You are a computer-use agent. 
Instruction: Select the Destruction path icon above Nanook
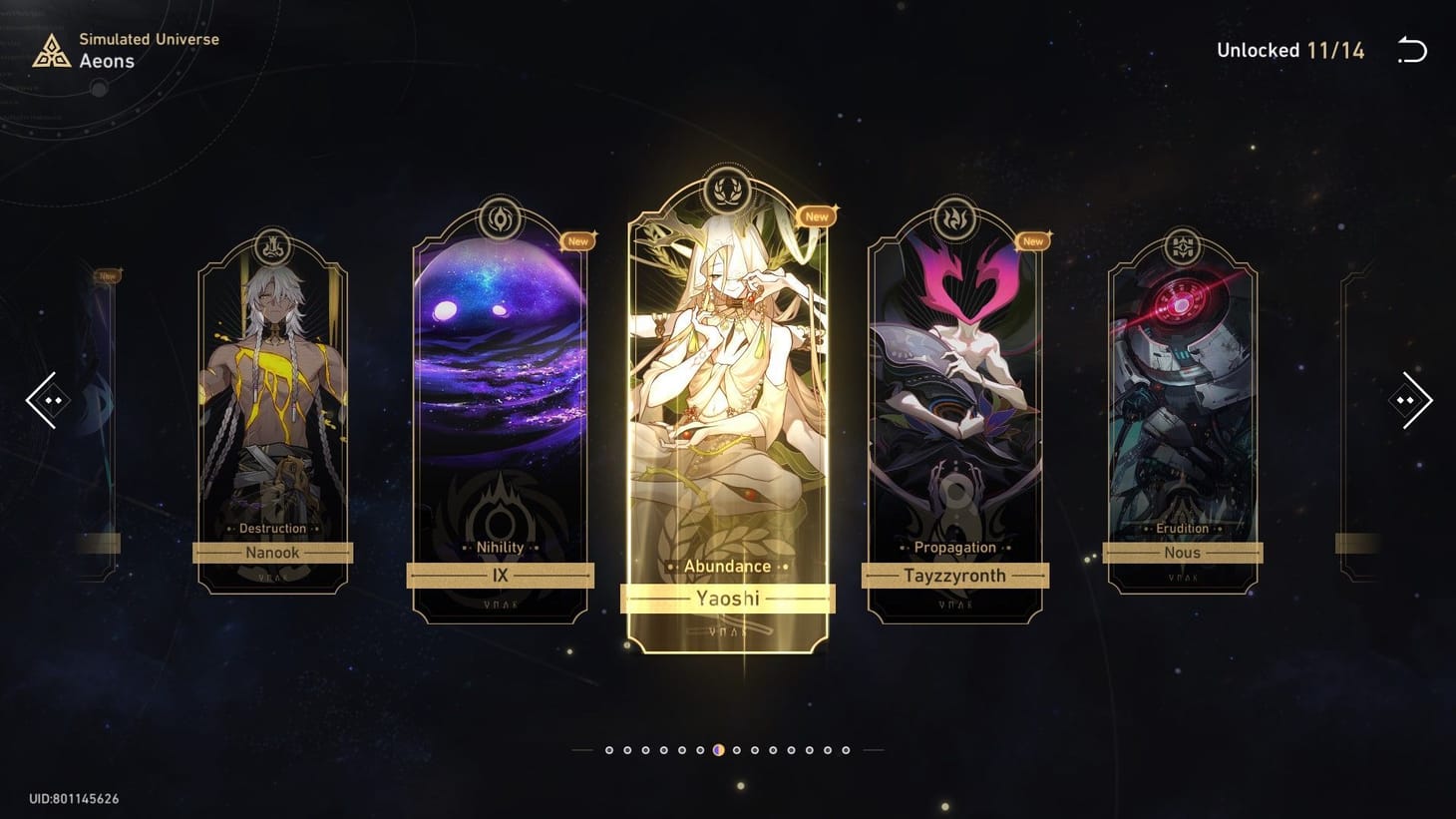click(x=272, y=246)
